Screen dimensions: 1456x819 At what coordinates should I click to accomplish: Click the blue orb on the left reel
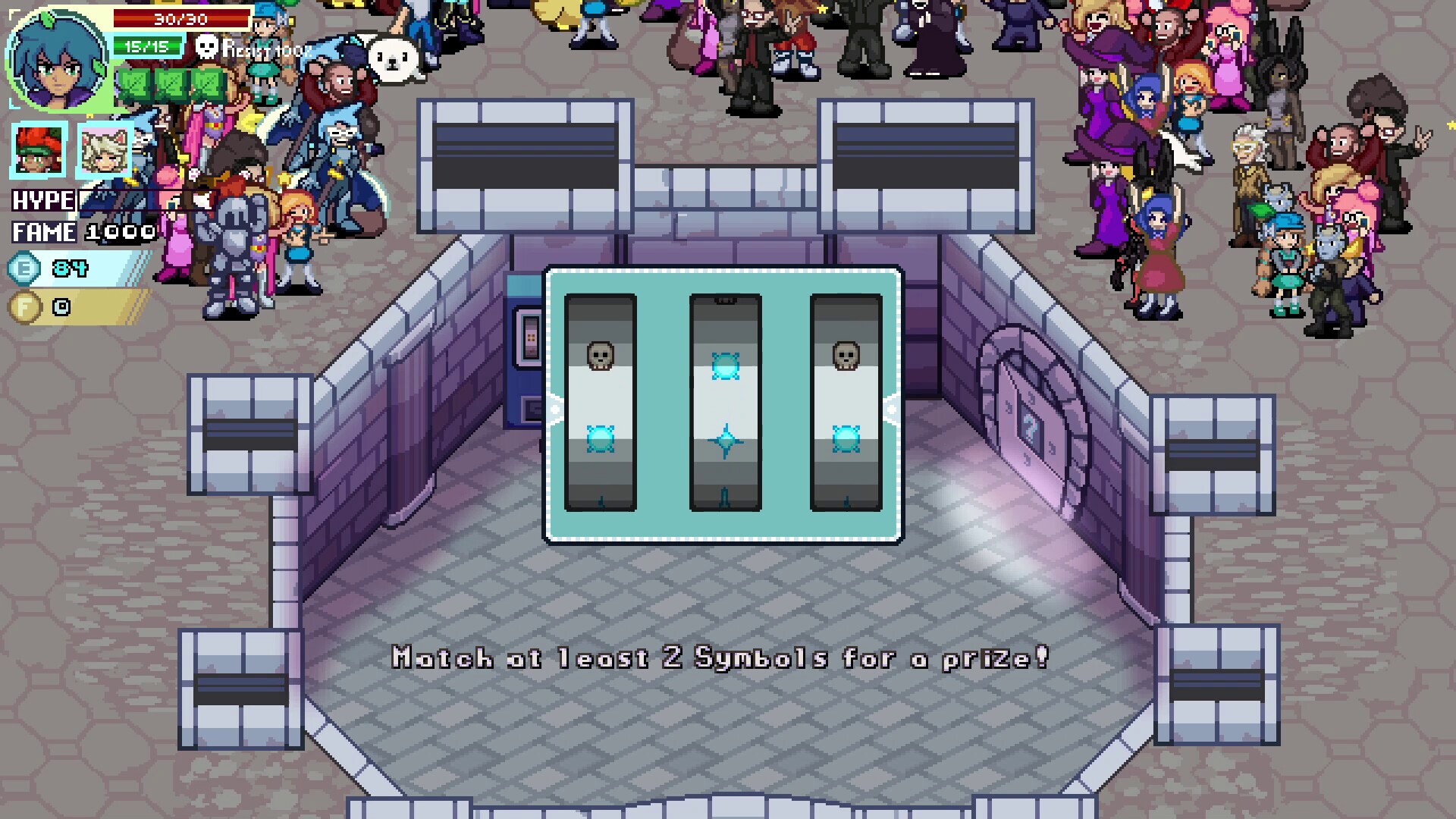tap(600, 438)
